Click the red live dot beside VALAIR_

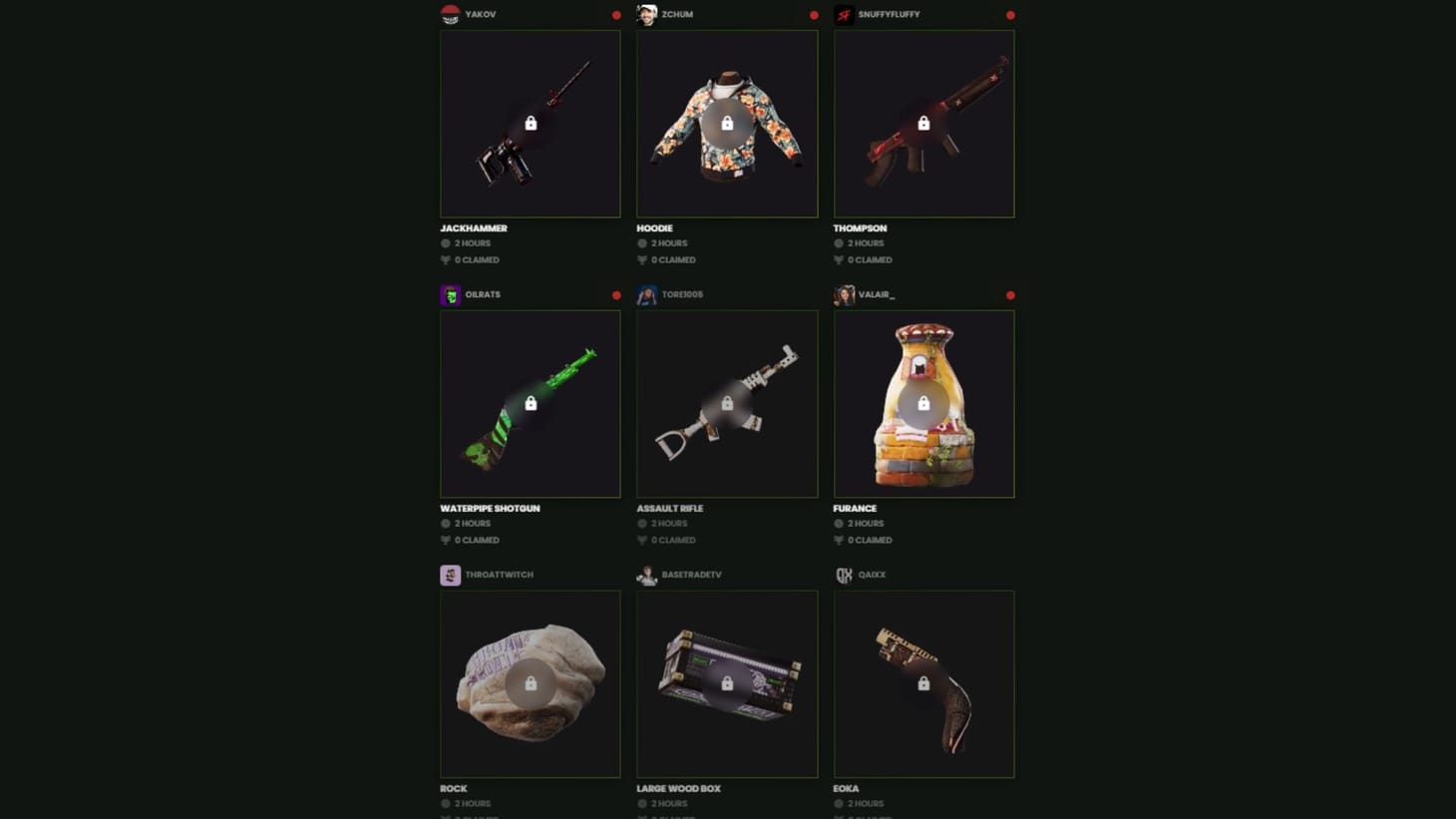click(1009, 295)
